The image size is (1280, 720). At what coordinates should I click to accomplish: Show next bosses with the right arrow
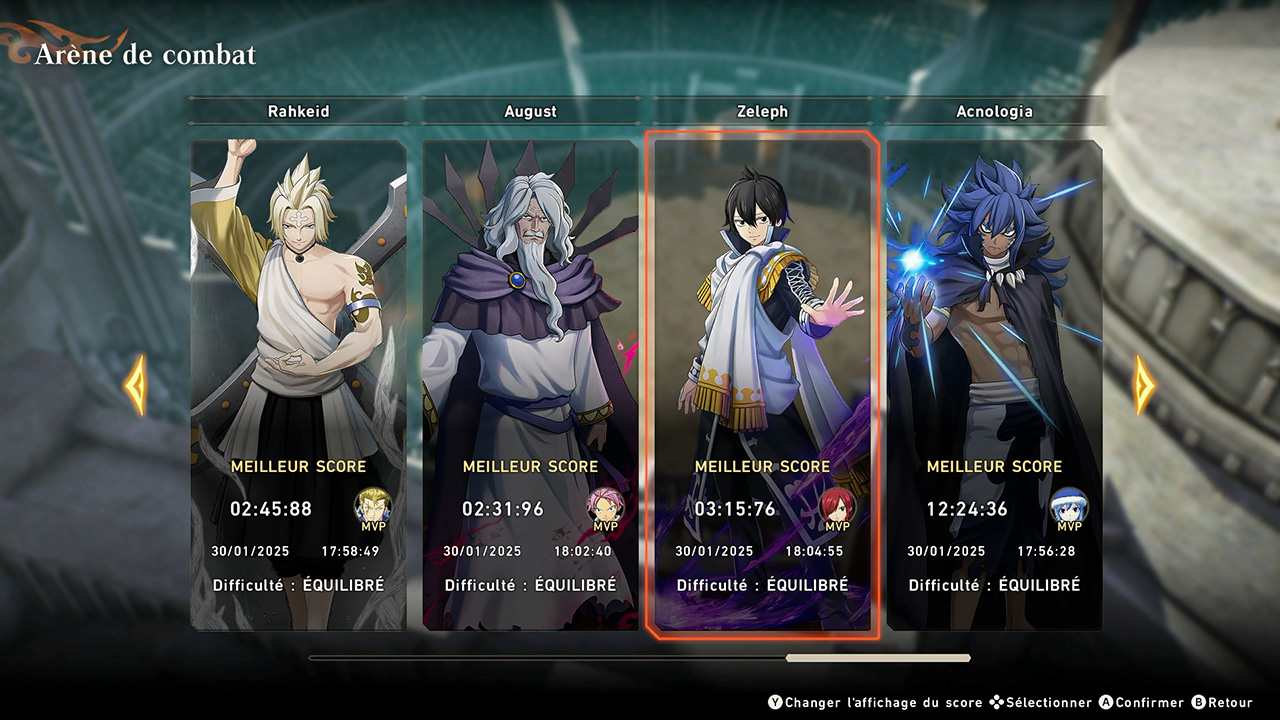pyautogui.click(x=1143, y=385)
